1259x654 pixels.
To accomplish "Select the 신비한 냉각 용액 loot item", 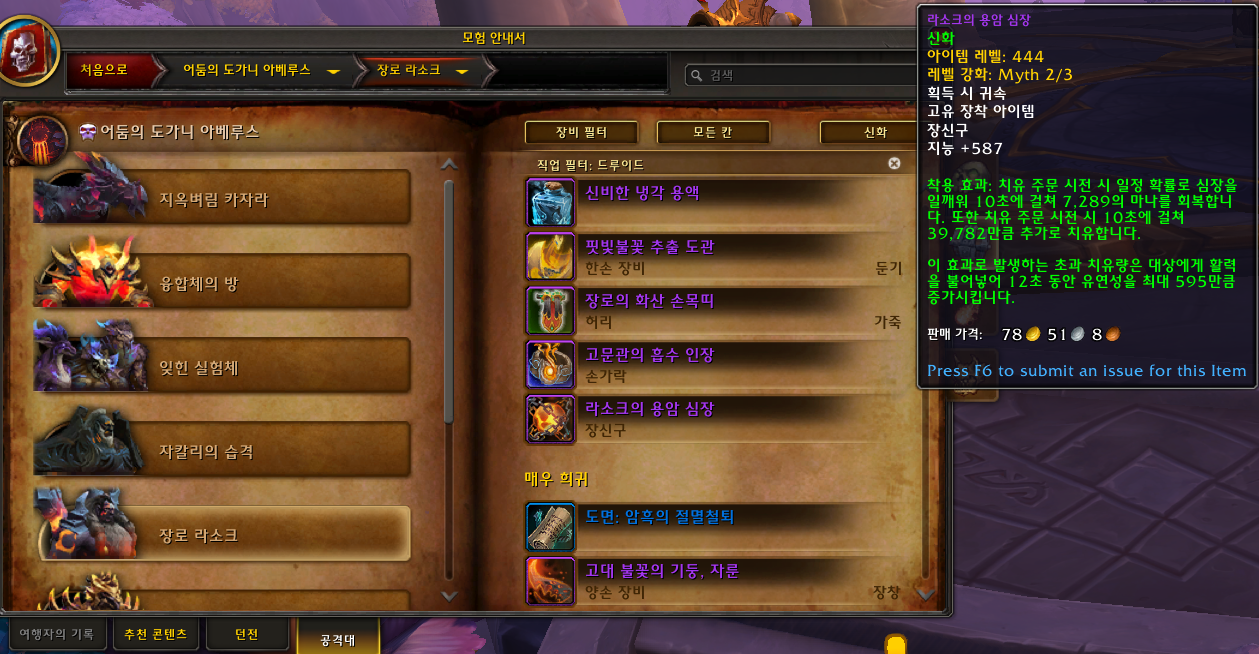I will [642, 193].
